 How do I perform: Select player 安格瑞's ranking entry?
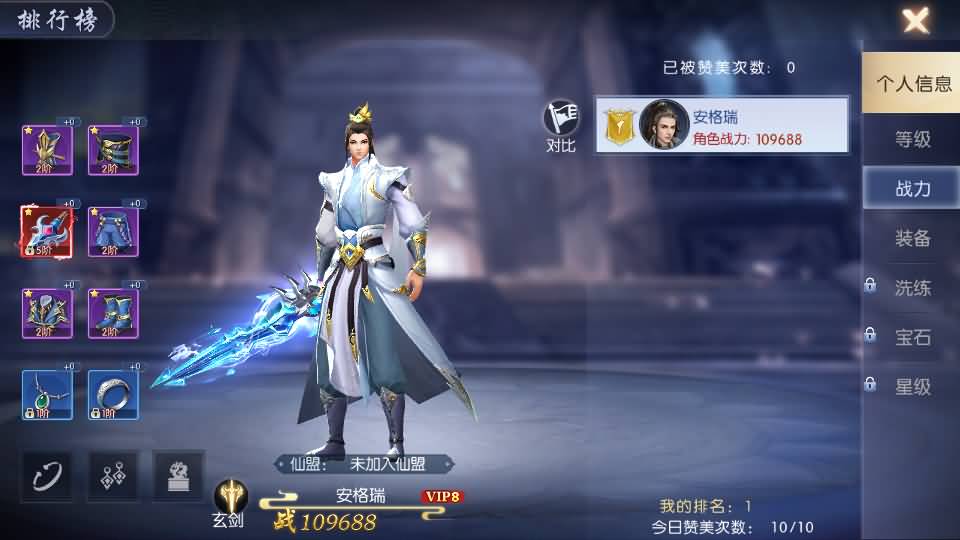[722, 125]
